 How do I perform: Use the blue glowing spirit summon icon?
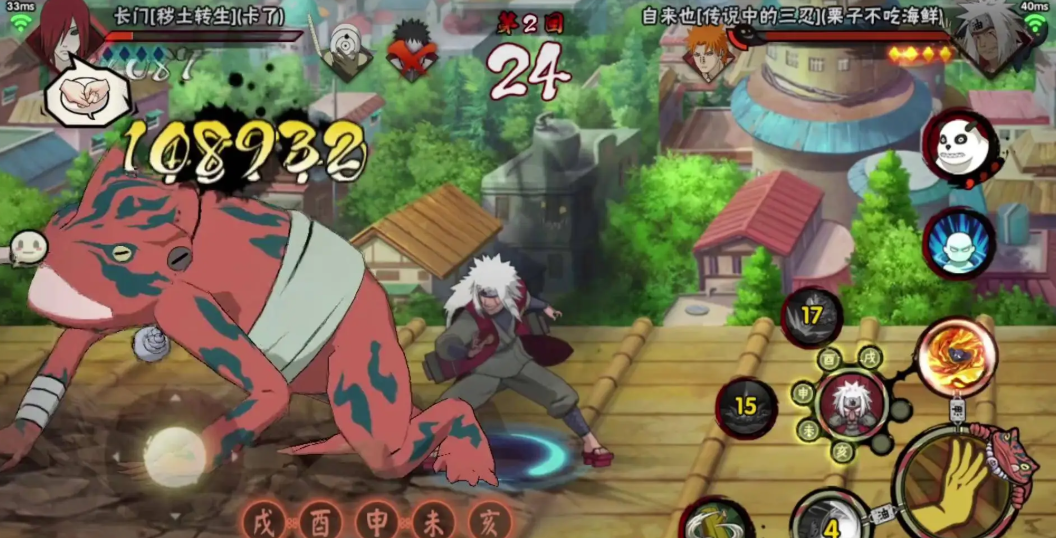click(959, 243)
